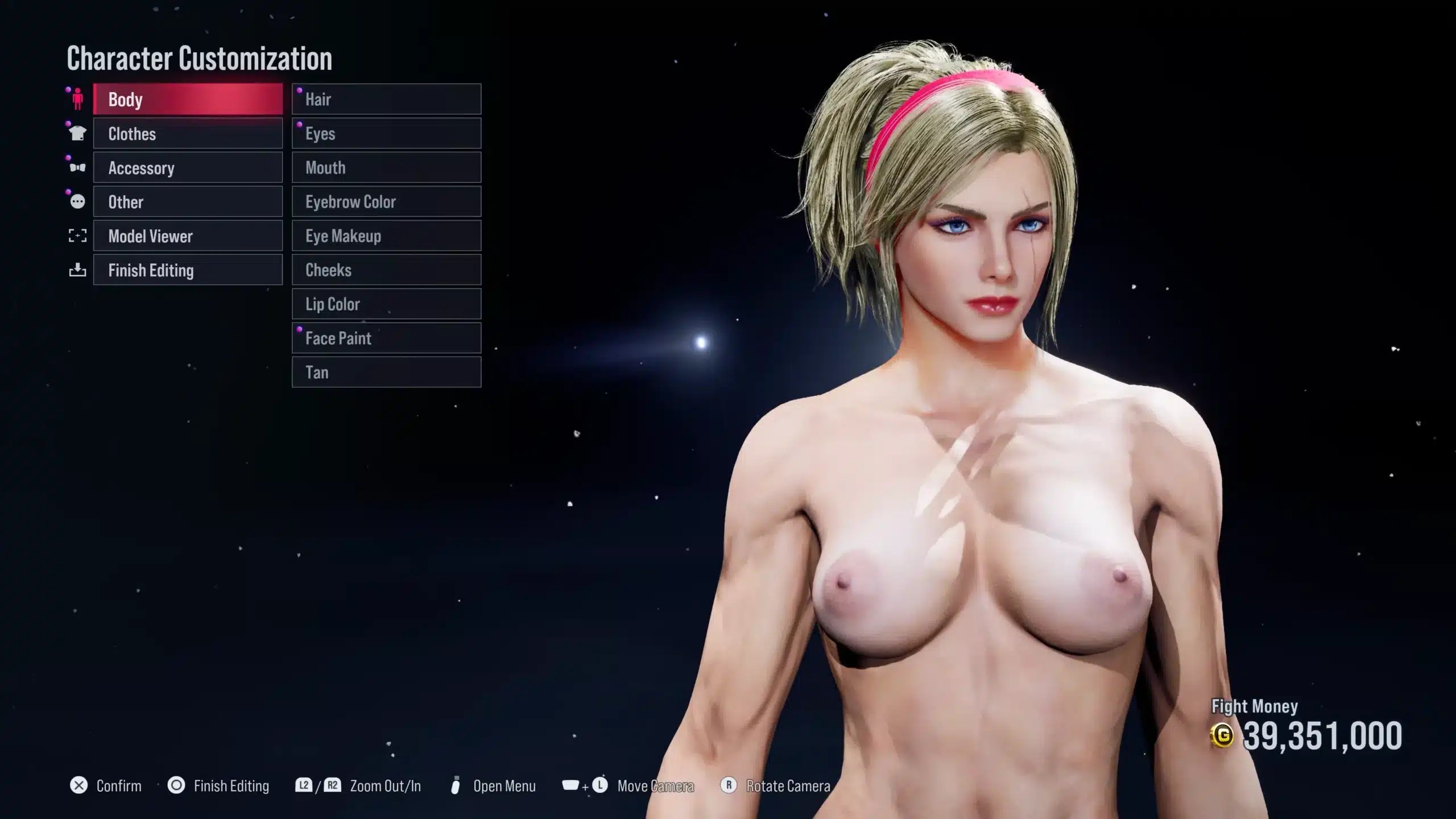Open Eyebrow Color settings
Viewport: 1456px width, 819px height.
[386, 202]
